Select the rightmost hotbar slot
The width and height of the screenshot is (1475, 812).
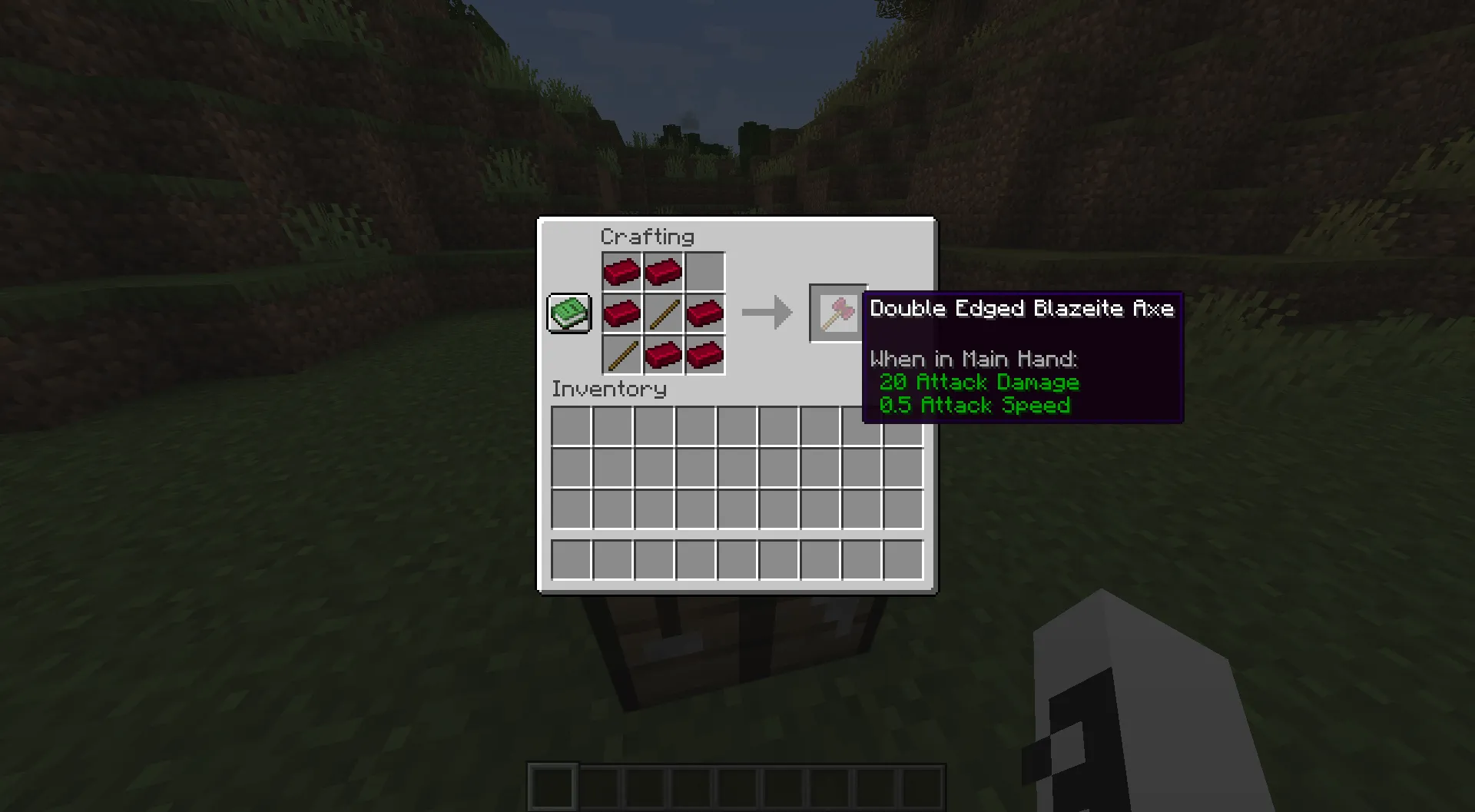[x=903, y=559]
